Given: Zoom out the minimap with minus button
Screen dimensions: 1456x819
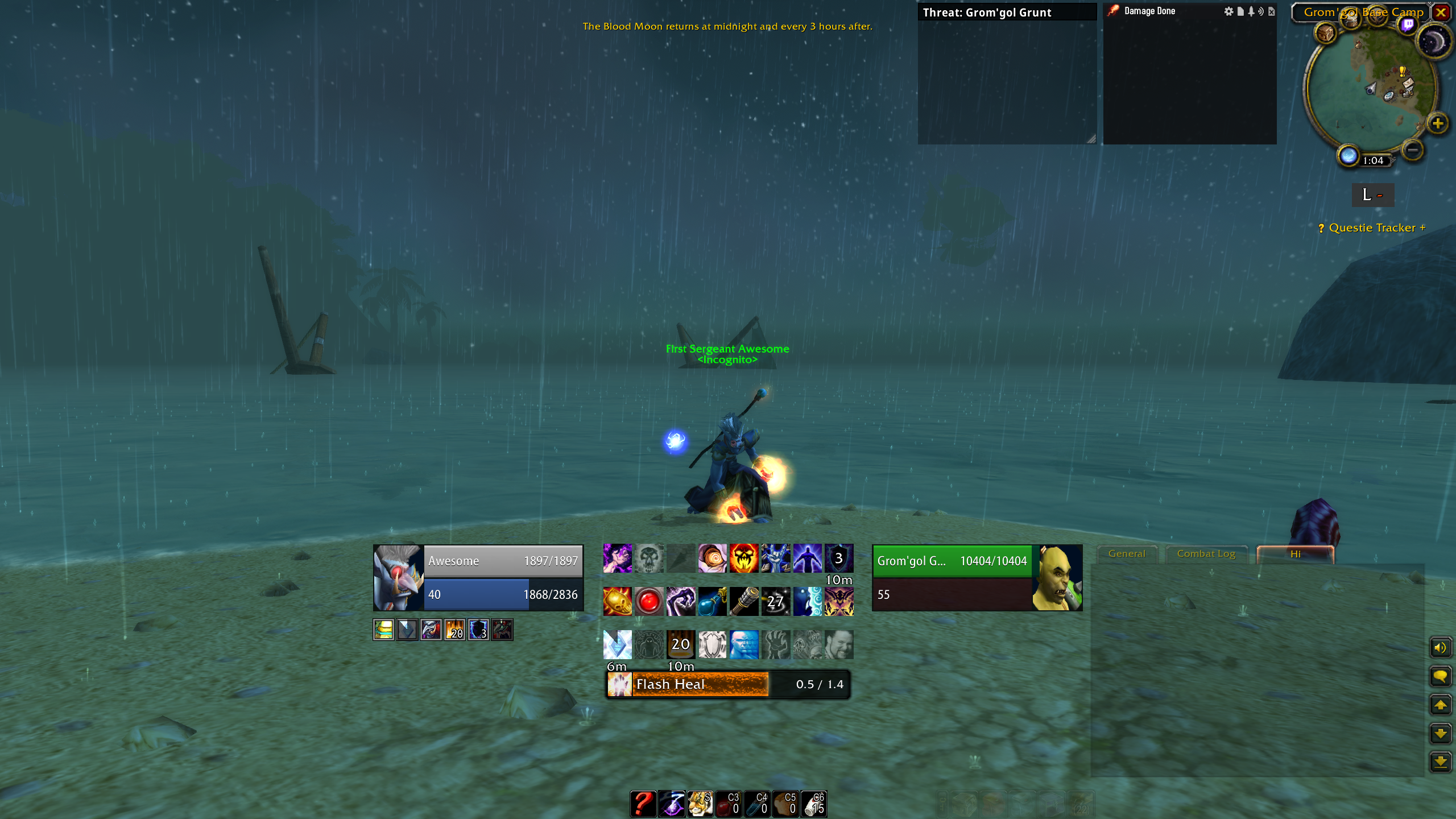Looking at the screenshot, I should 1412,150.
